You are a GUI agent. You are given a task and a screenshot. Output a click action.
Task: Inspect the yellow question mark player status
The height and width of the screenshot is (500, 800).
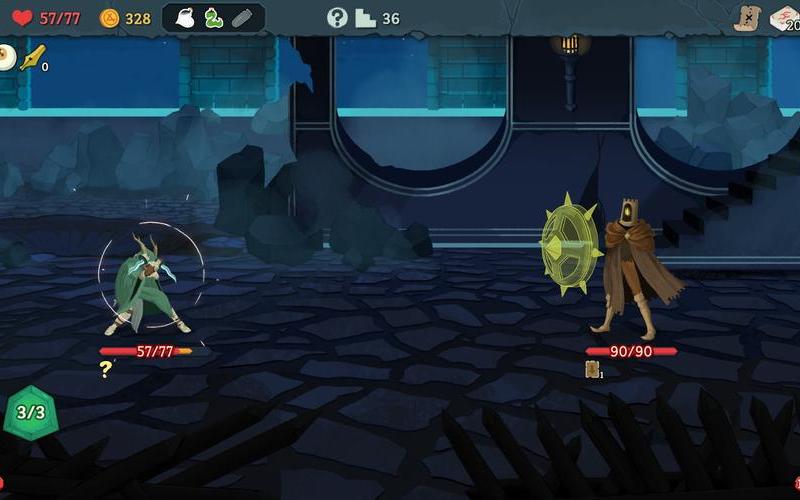point(105,369)
